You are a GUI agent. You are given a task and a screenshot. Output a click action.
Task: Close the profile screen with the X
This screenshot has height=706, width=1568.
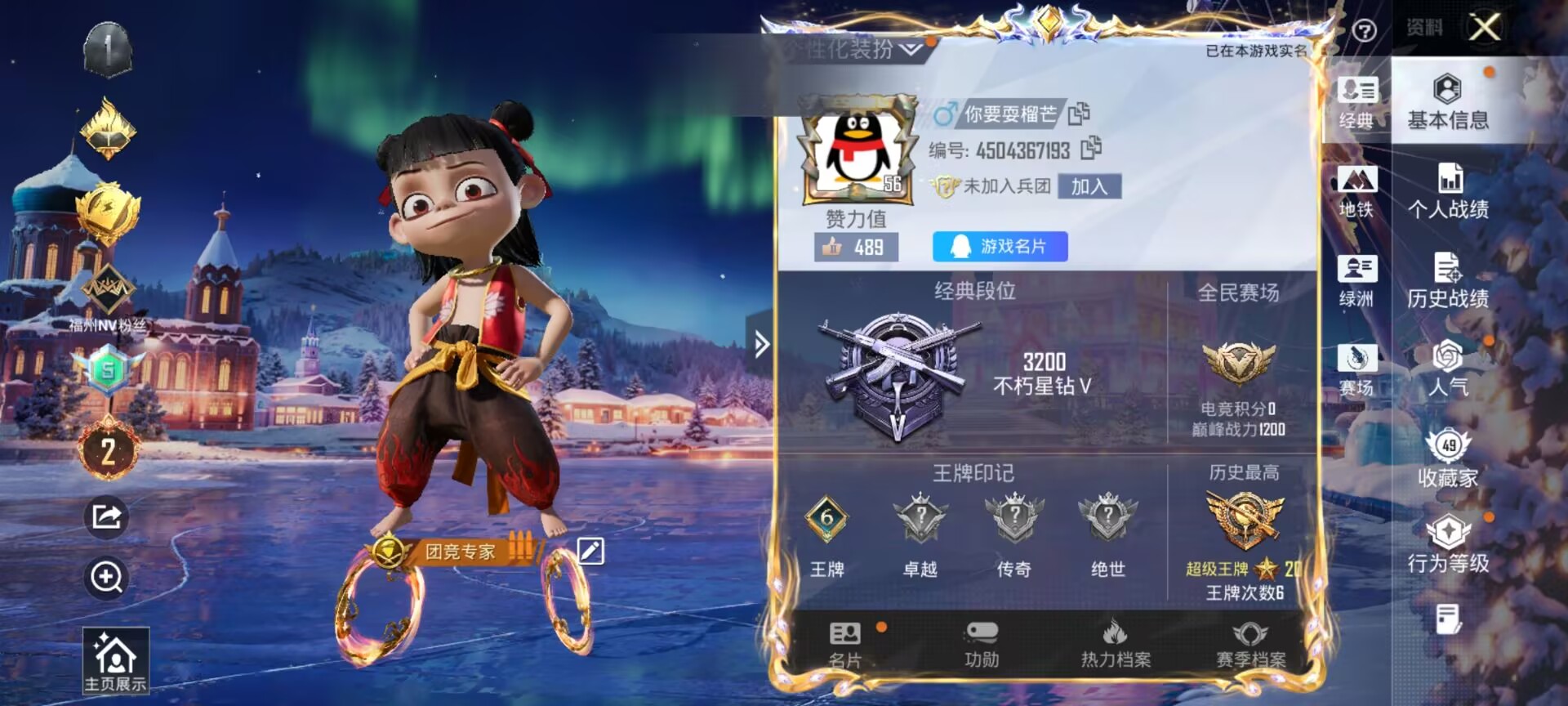[1484, 27]
